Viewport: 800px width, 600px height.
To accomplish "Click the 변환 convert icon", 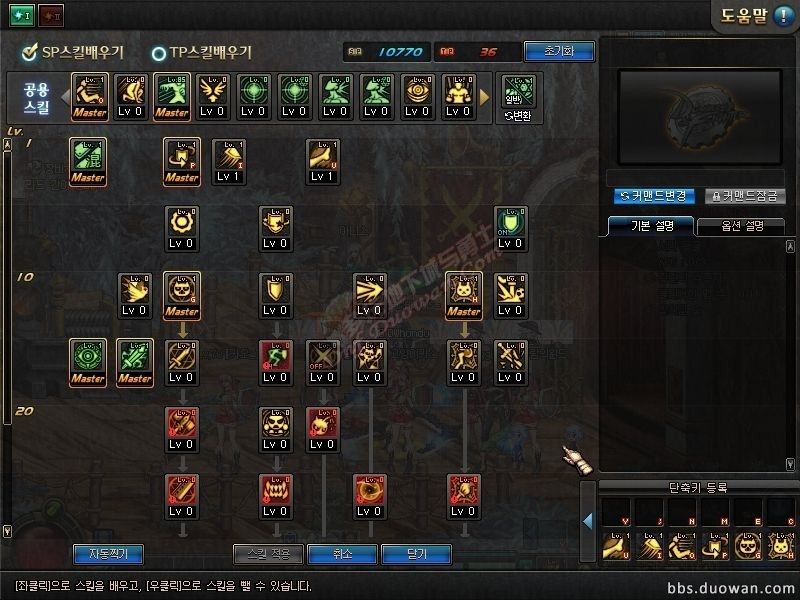I will click(x=519, y=97).
